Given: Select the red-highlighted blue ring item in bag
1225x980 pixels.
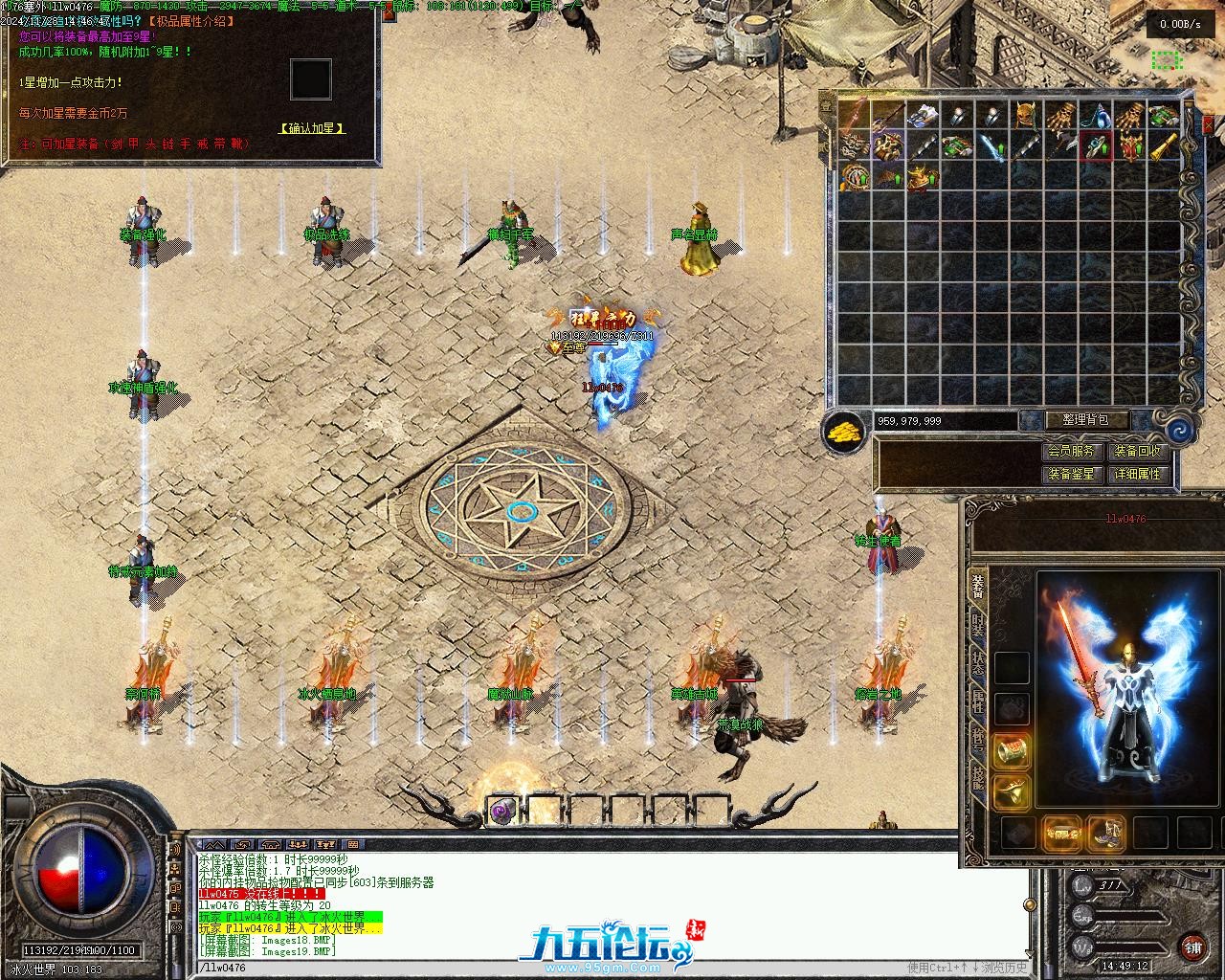Looking at the screenshot, I should [x=1096, y=147].
